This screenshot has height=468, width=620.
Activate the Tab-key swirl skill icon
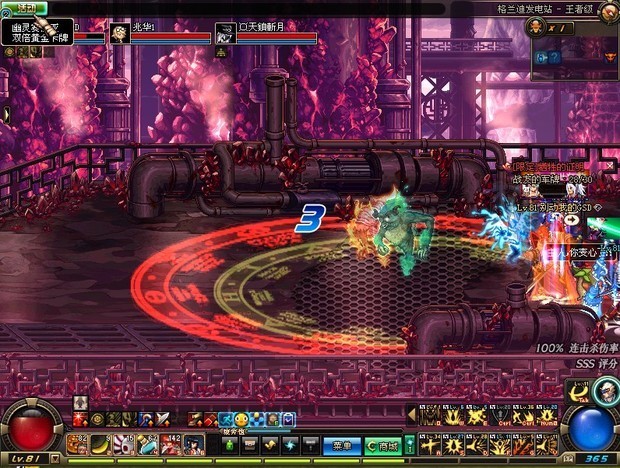point(578,392)
